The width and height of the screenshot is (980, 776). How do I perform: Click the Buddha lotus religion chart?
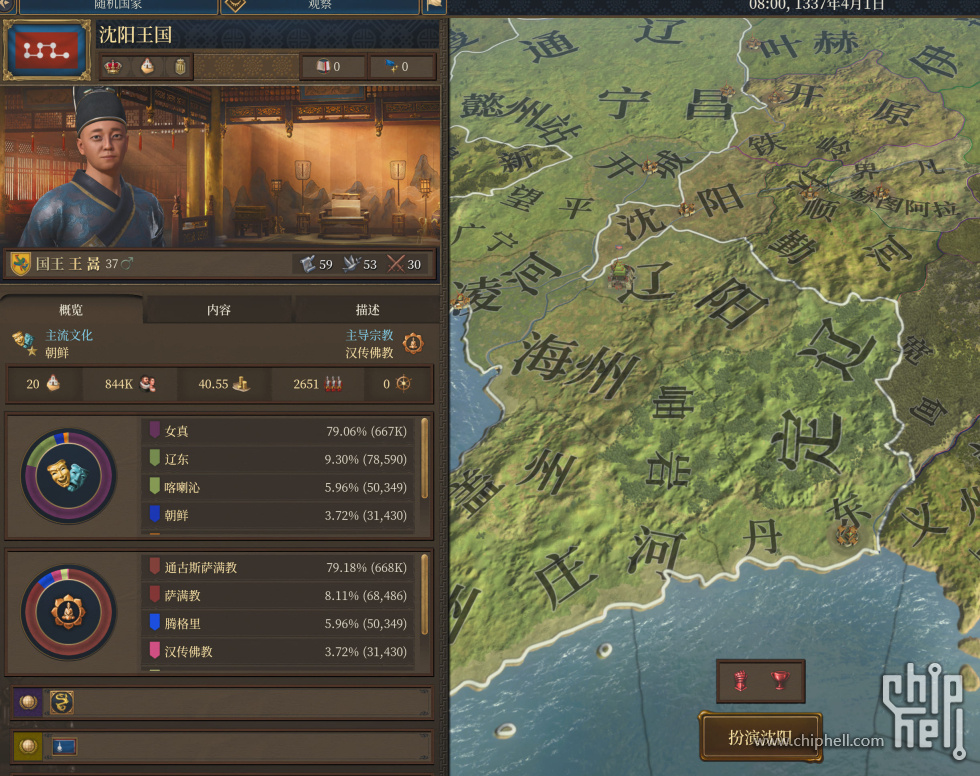click(69, 612)
